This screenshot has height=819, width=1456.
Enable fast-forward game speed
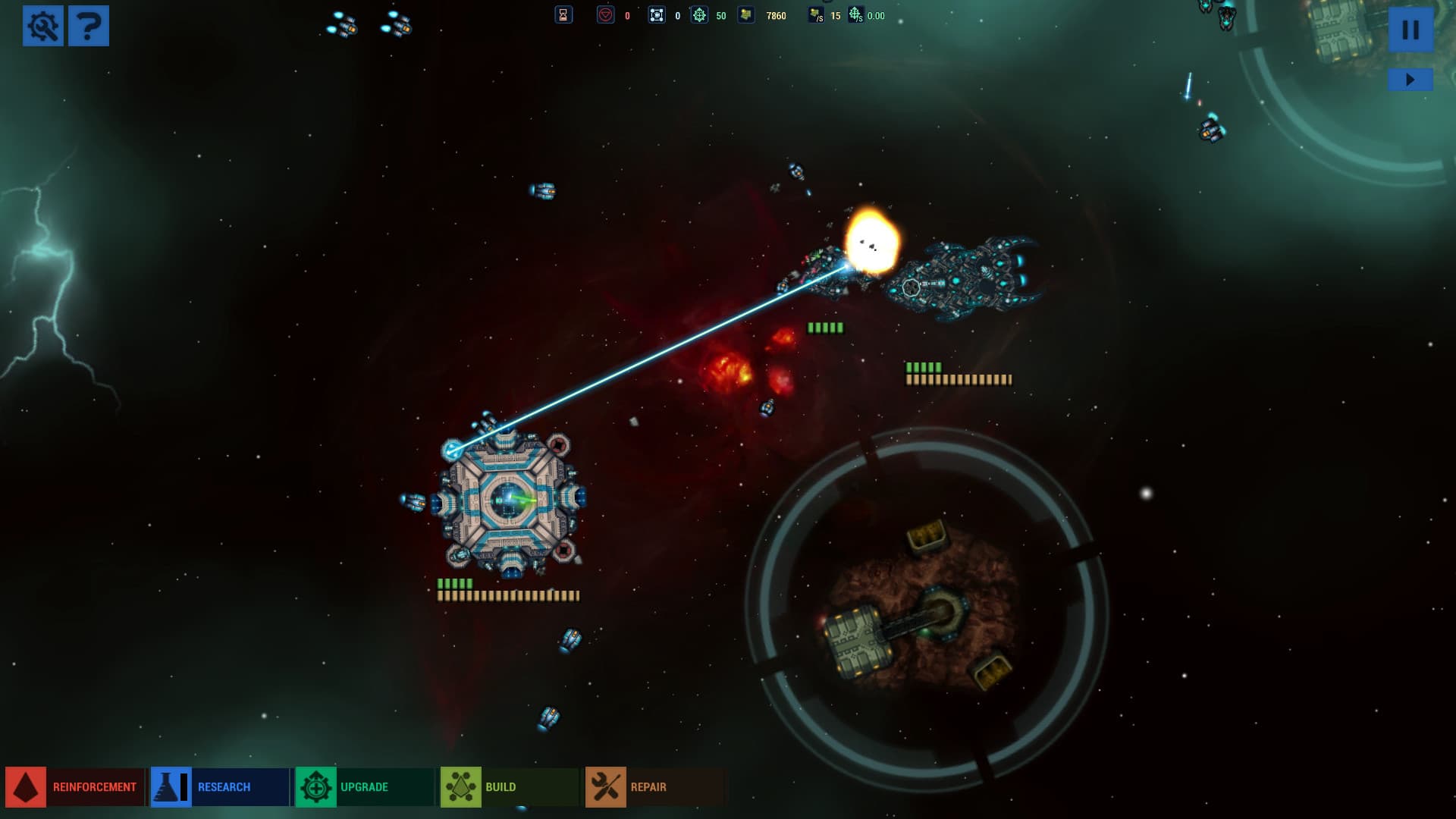pyautogui.click(x=1410, y=77)
